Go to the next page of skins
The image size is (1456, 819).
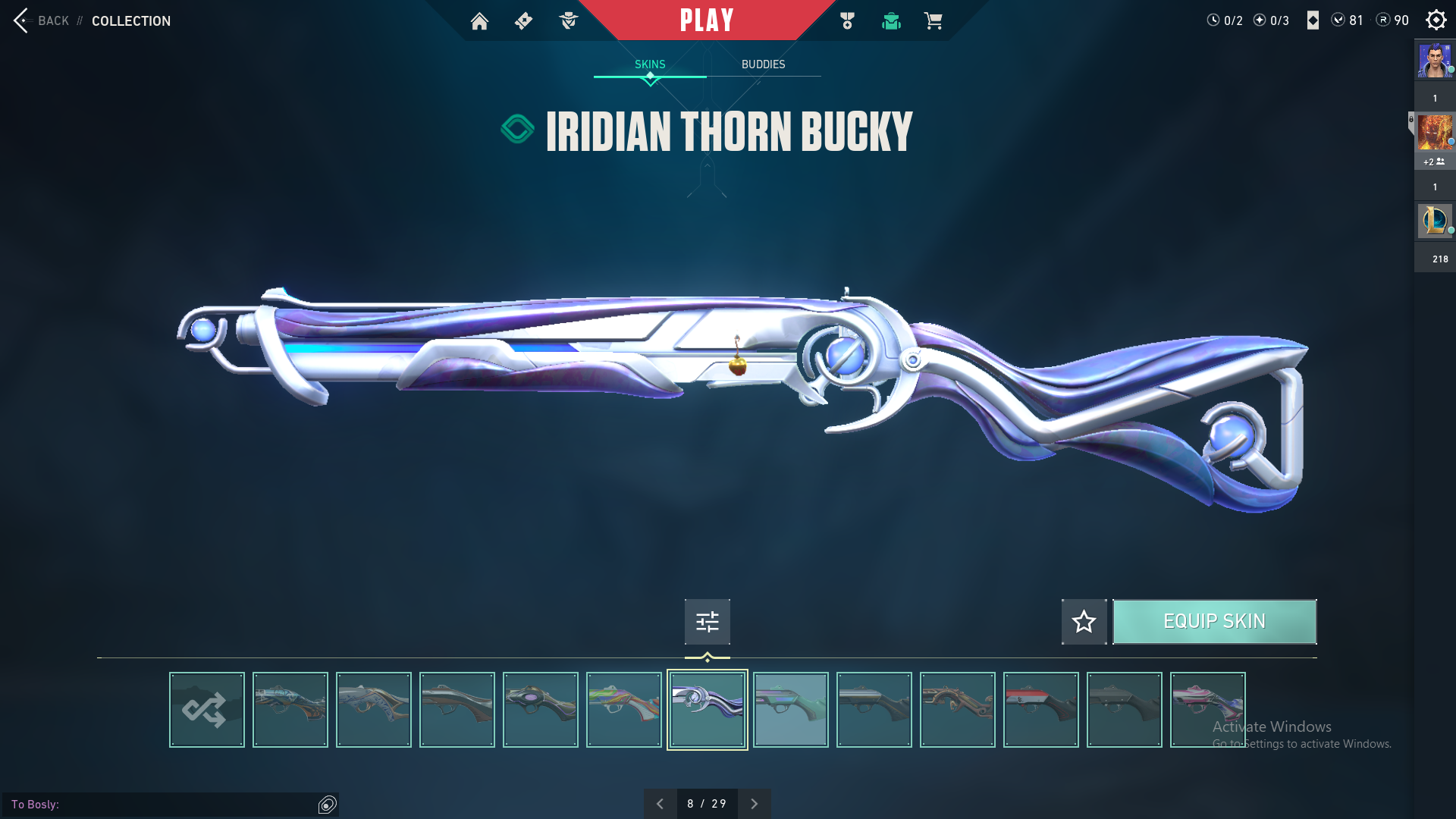[x=754, y=804]
